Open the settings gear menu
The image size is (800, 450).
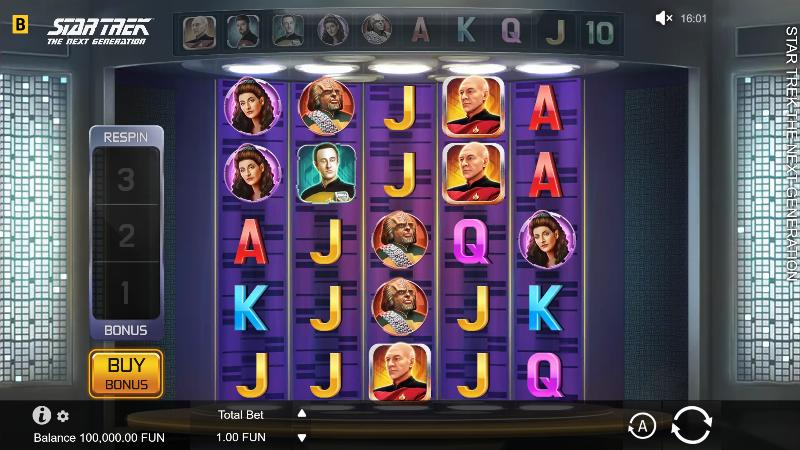click(x=63, y=416)
